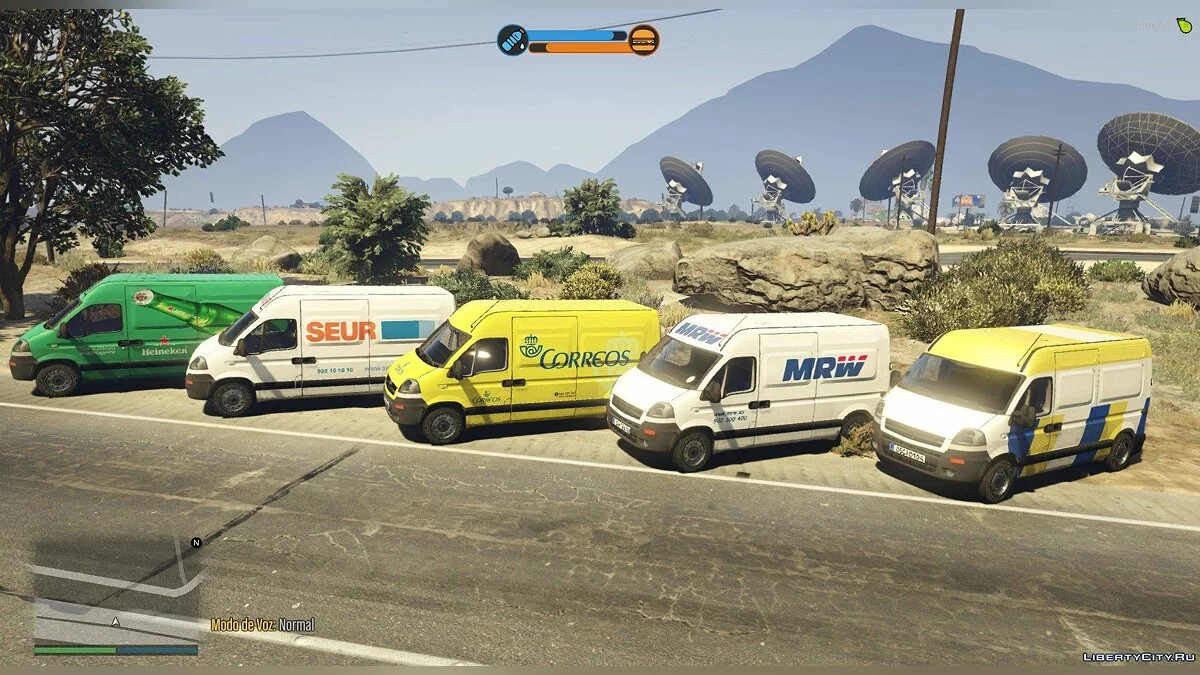Select the burger hunger icon
The height and width of the screenshot is (675, 1200).
(x=644, y=40)
